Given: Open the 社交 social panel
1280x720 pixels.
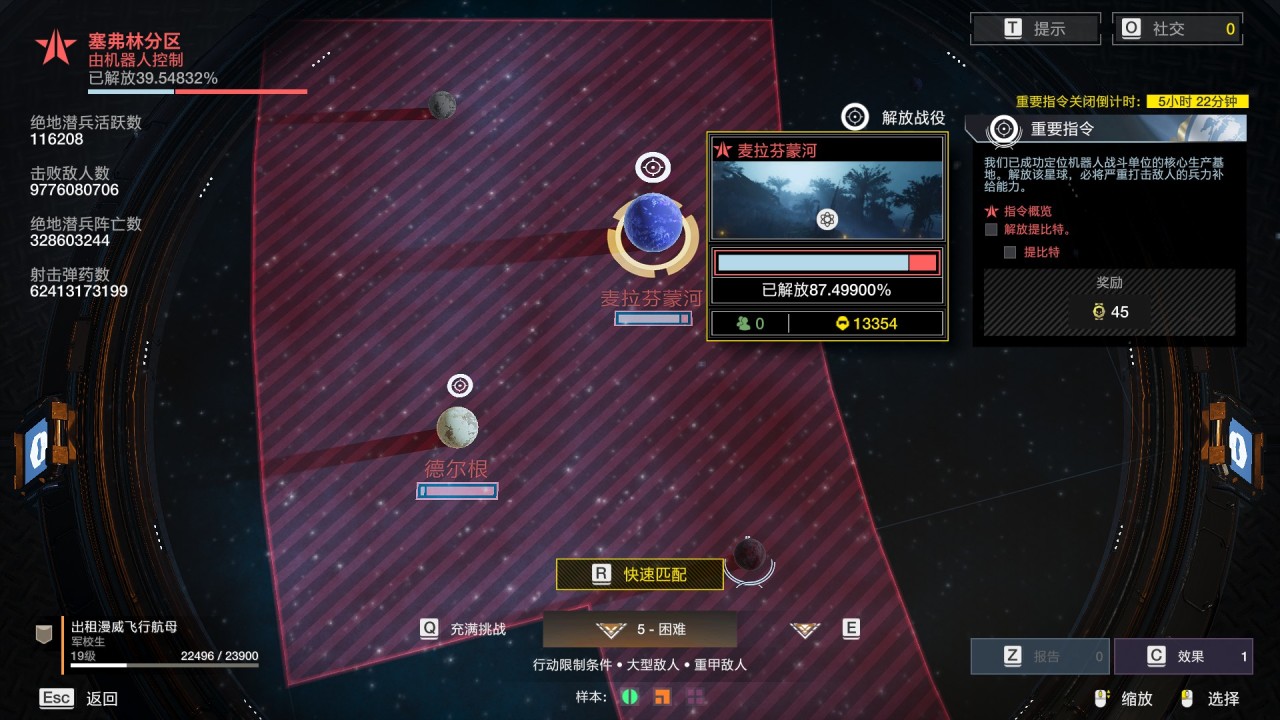Looking at the screenshot, I should [x=1177, y=29].
